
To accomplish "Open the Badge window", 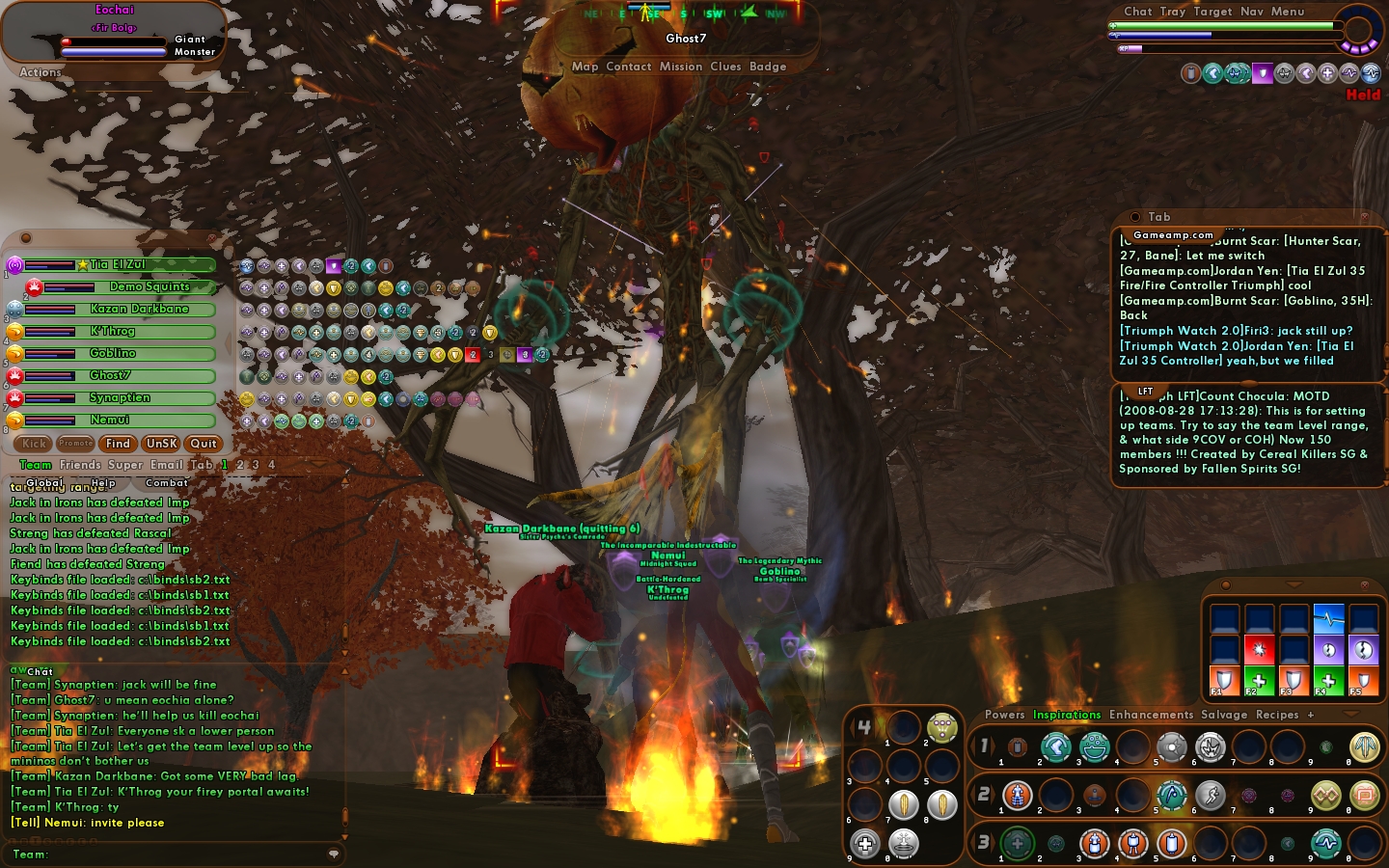I will [768, 67].
